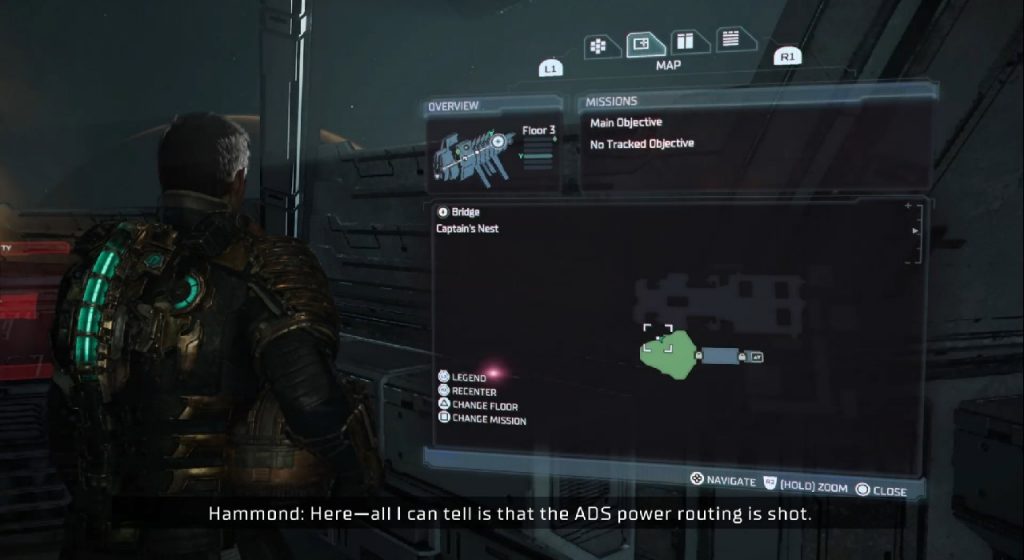Viewport: 1024px width, 560px height.
Task: Select the Main Objective mission row
Action: coord(626,123)
